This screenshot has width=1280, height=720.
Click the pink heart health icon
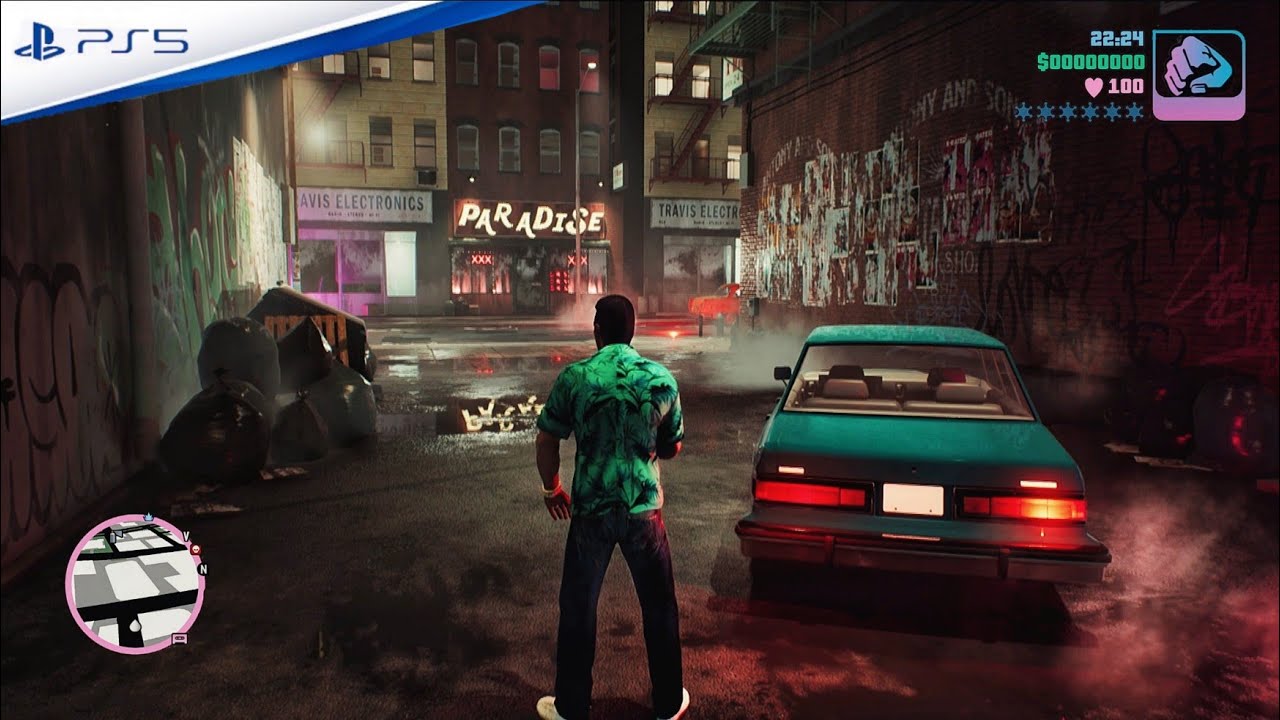[x=1093, y=85]
